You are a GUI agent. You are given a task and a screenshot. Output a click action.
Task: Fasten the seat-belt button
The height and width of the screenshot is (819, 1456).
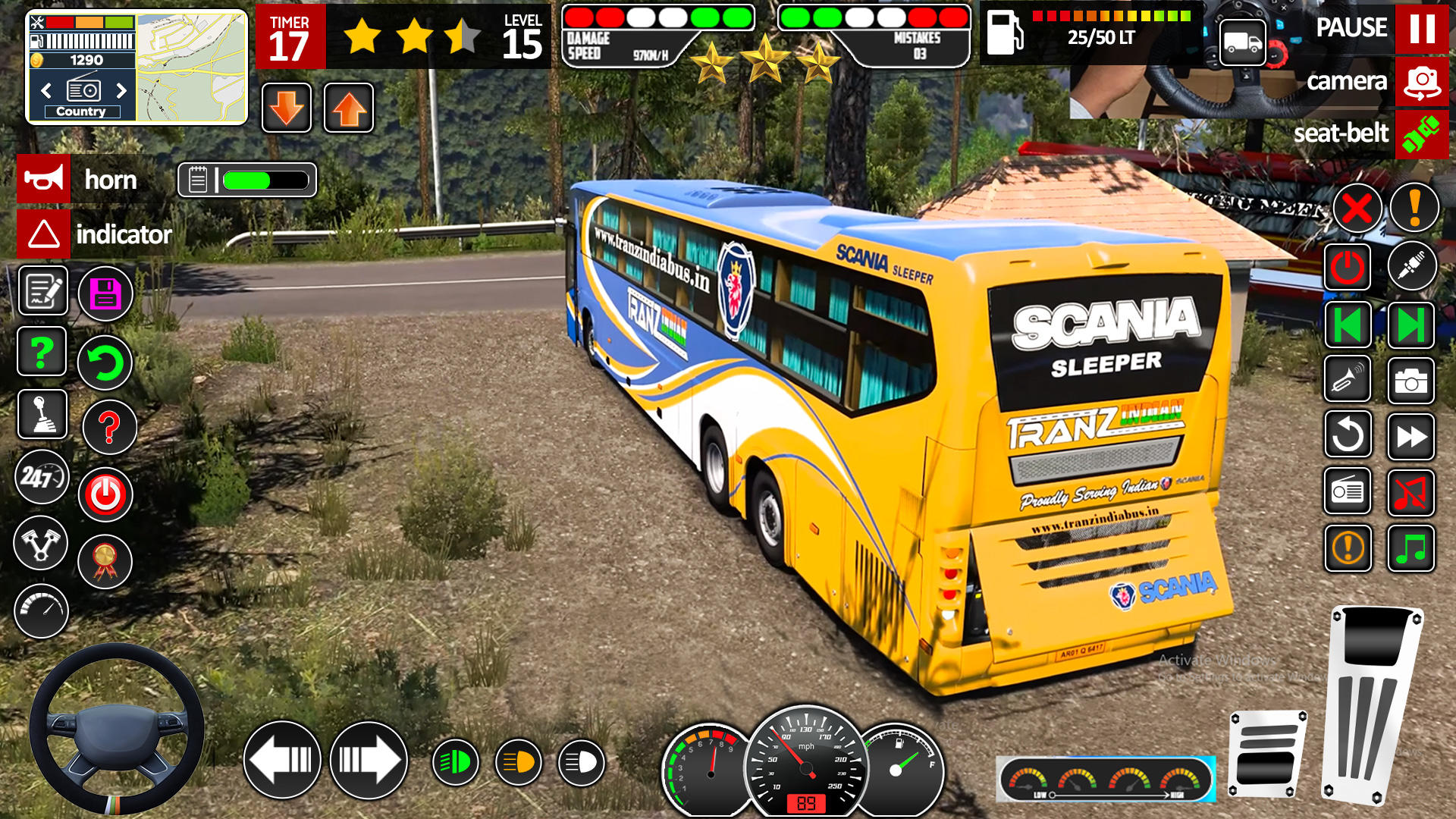point(1421,134)
